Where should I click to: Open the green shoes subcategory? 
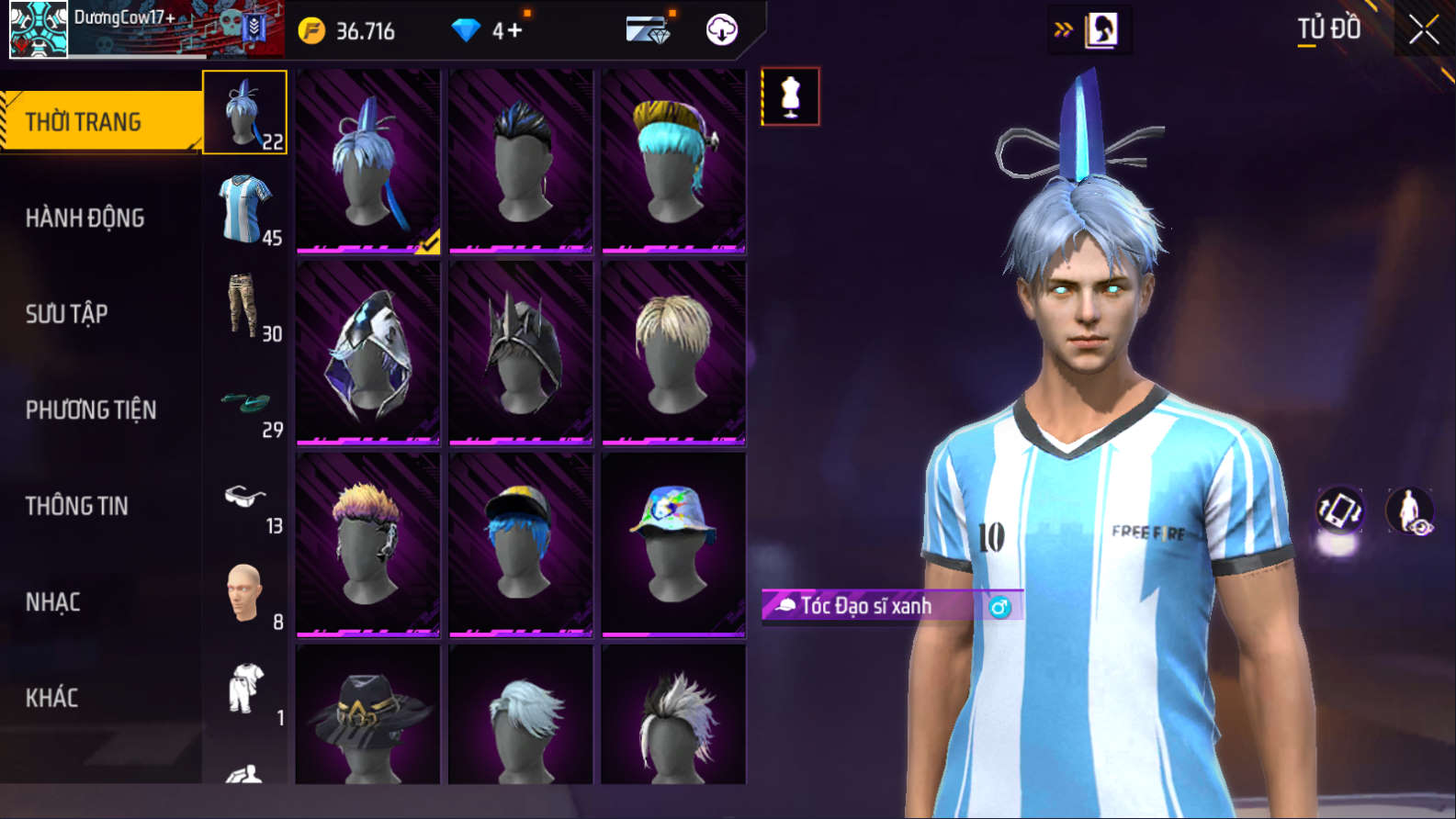tap(245, 404)
